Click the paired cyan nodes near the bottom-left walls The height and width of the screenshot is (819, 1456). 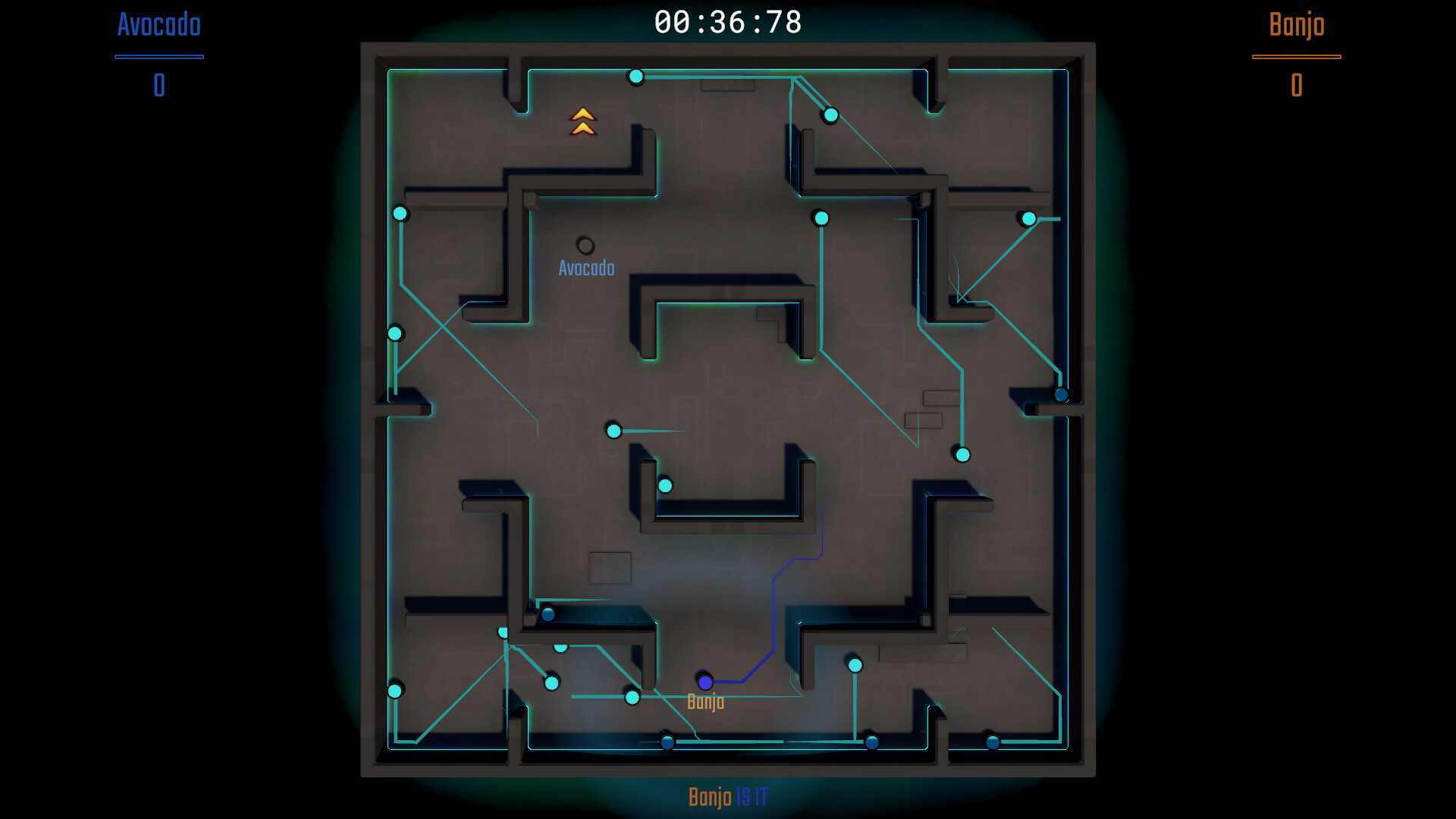[531, 641]
